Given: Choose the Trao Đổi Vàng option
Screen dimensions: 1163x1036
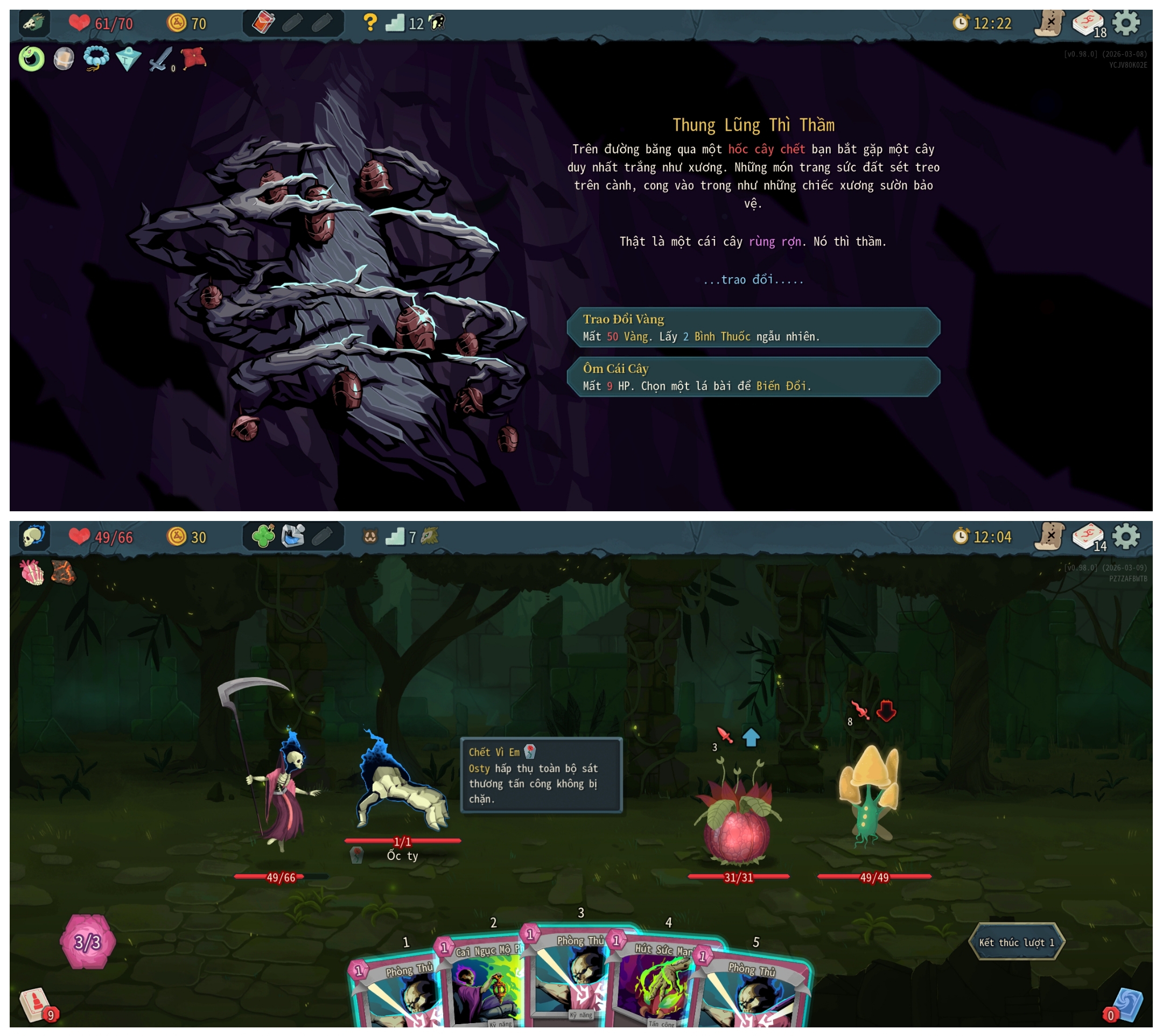Looking at the screenshot, I should click(752, 327).
